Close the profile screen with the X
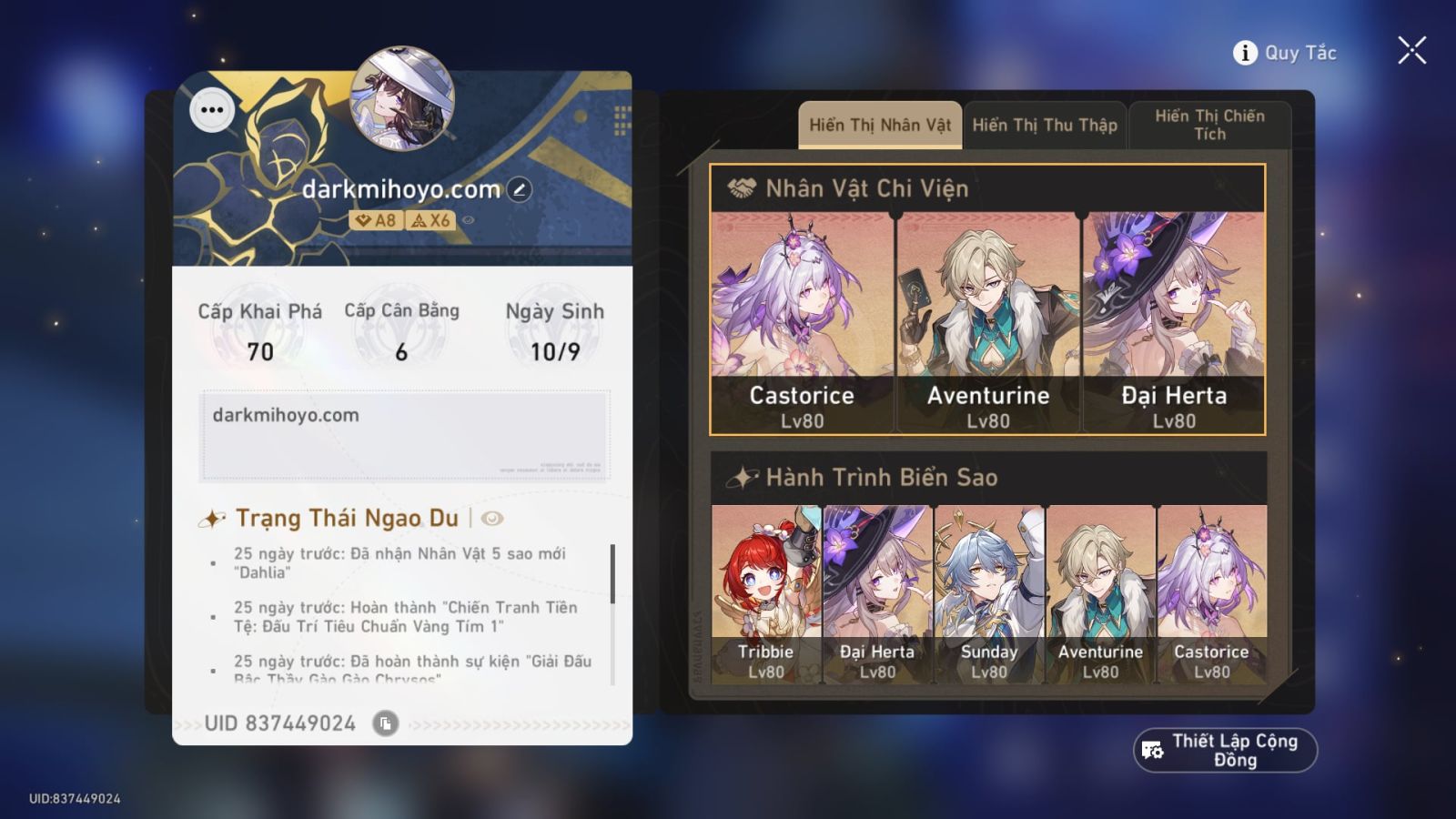This screenshot has height=819, width=1456. click(x=1411, y=50)
